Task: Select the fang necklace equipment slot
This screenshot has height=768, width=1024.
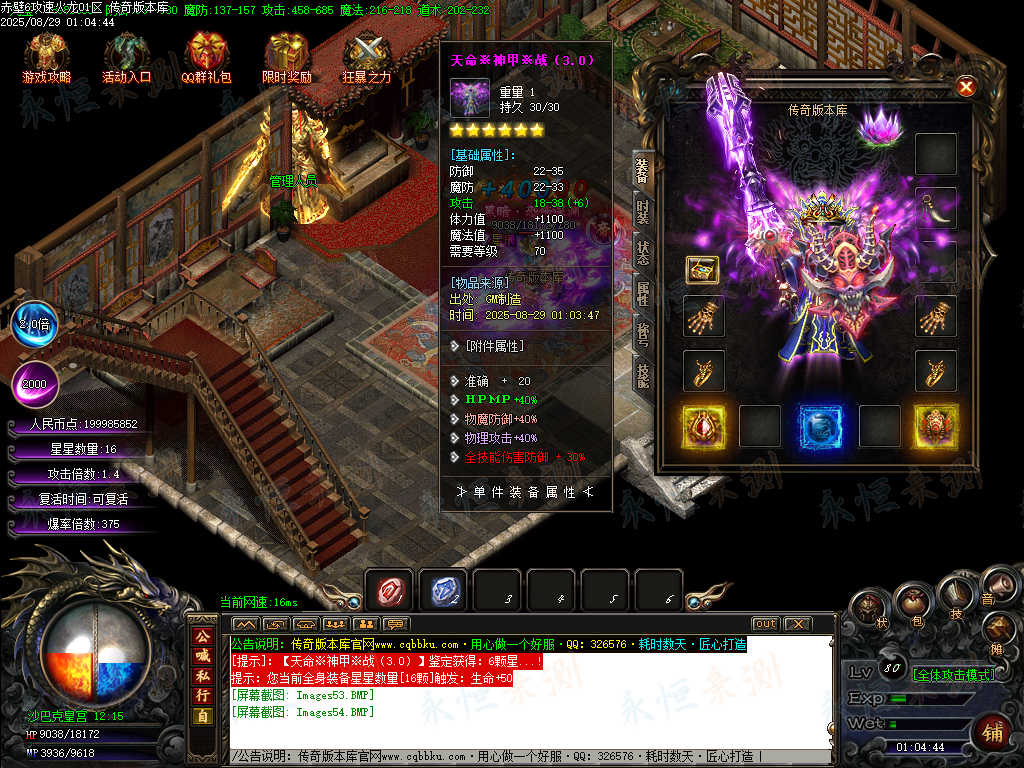Action: 936,208
